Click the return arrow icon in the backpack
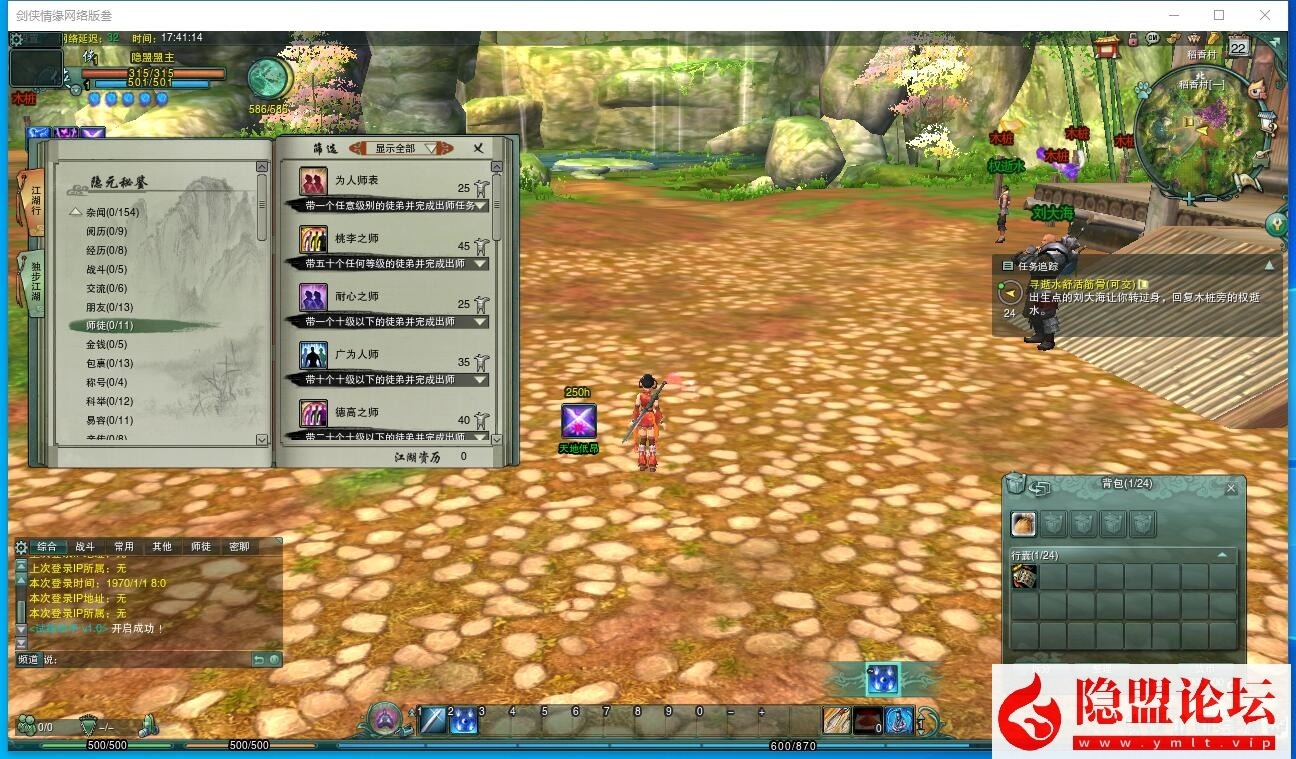 (x=1040, y=487)
